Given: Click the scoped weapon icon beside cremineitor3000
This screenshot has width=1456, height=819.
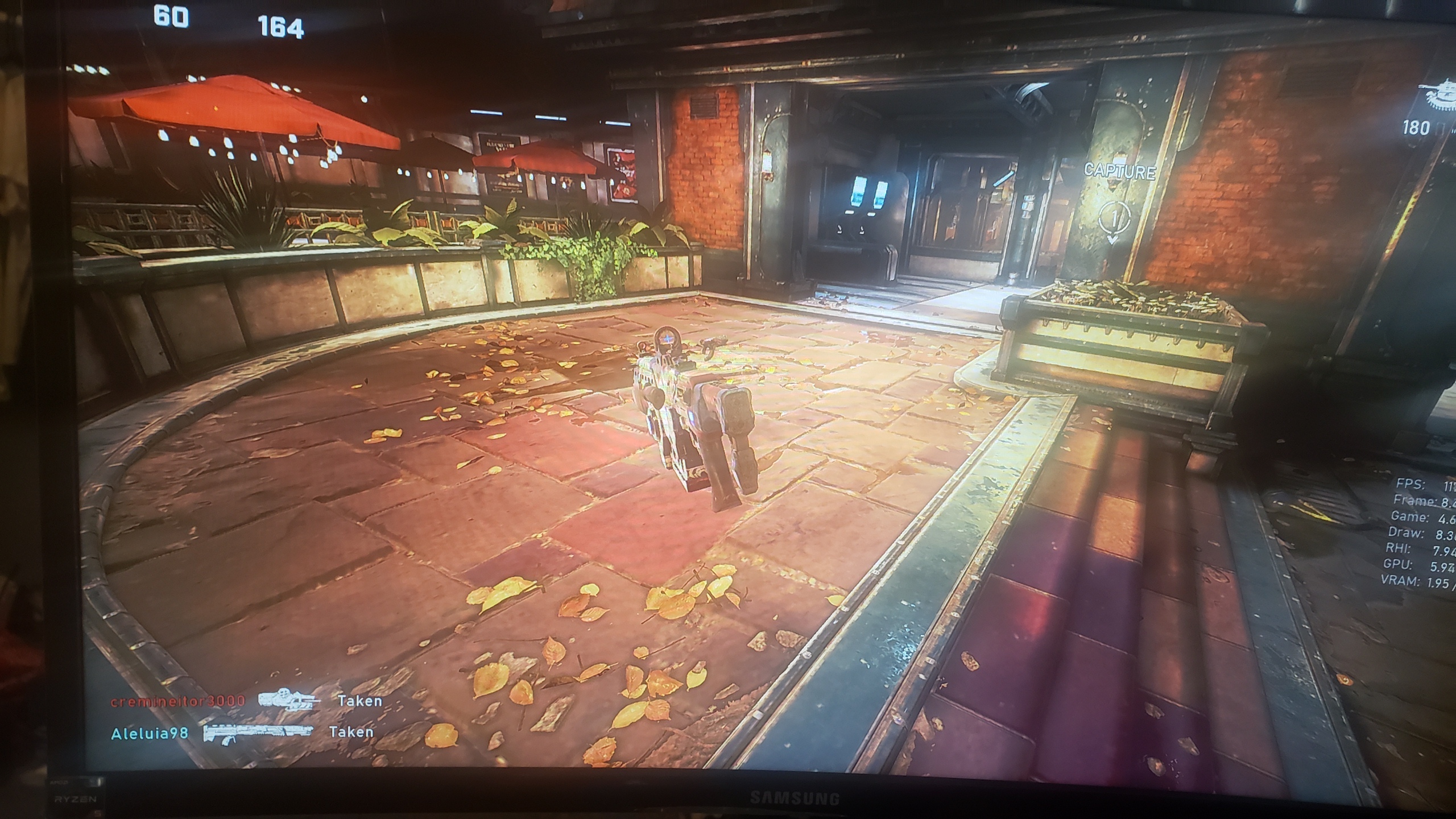Looking at the screenshot, I should click(x=288, y=700).
